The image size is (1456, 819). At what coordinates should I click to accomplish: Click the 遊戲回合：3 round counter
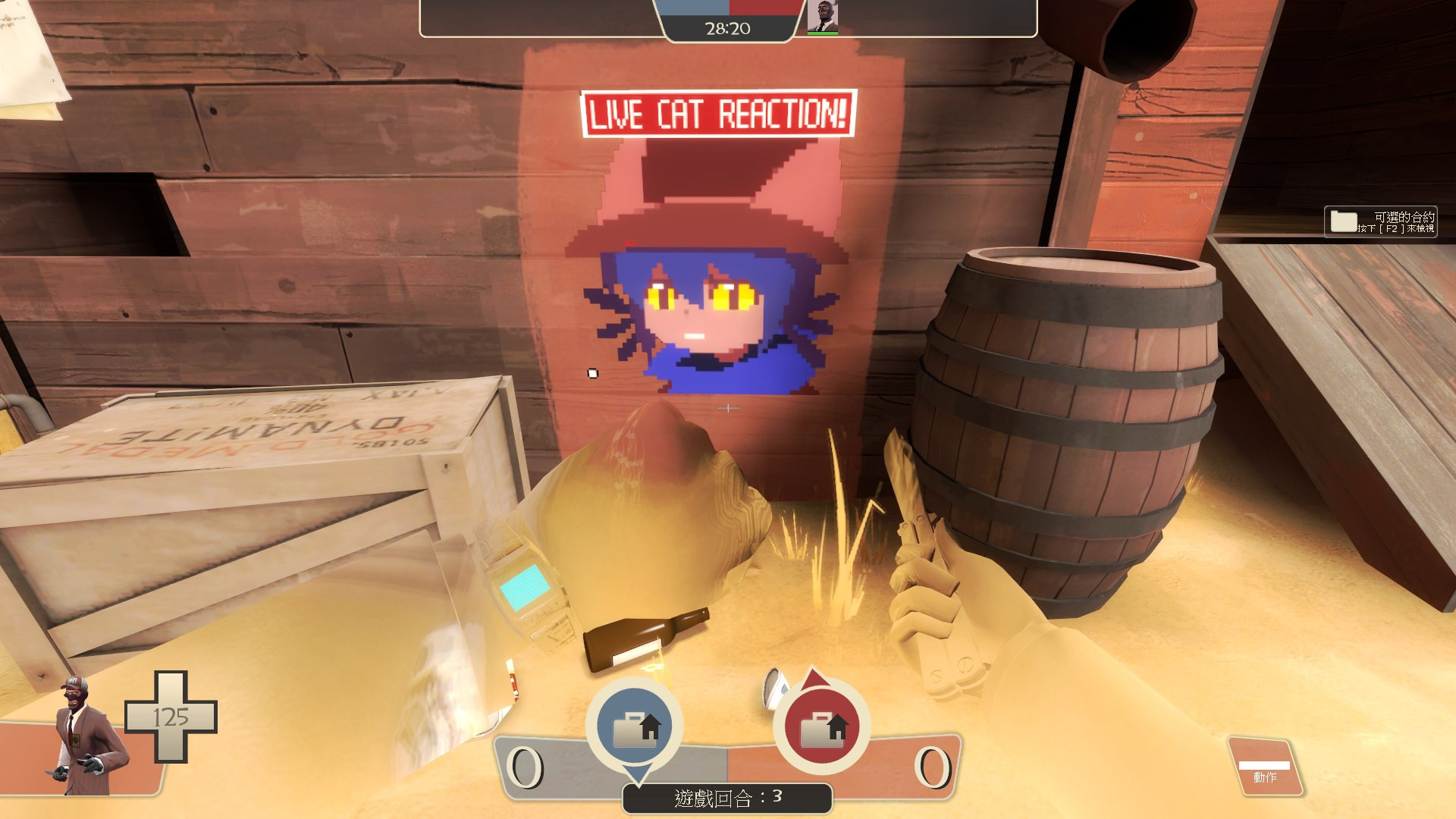click(726, 798)
